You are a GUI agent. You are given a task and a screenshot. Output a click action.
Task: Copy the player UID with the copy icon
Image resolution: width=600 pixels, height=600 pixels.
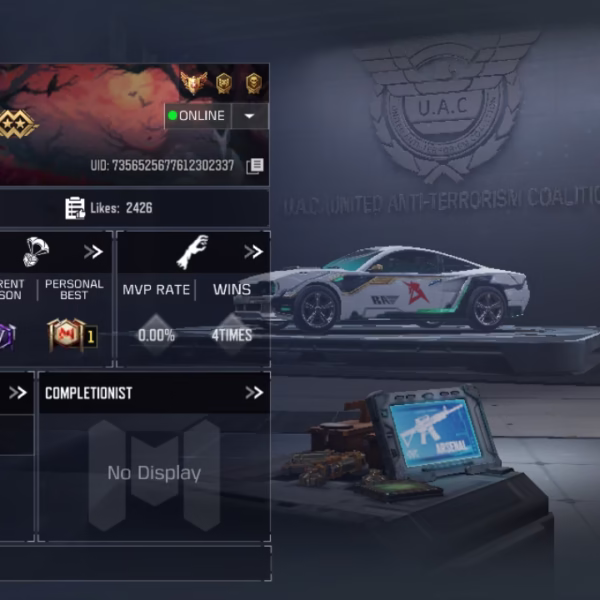tap(255, 165)
